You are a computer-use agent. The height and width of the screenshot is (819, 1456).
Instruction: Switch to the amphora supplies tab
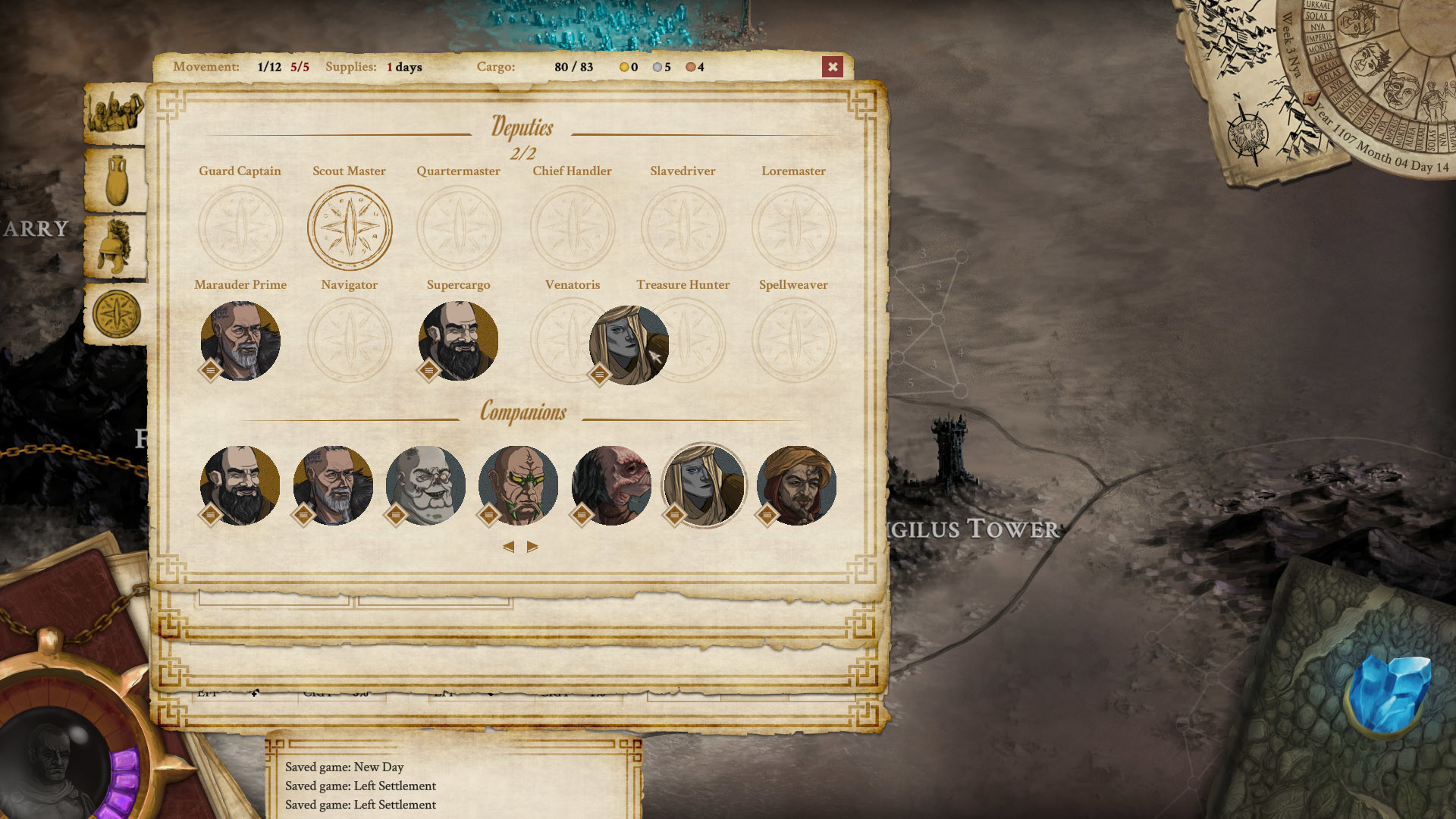[116, 180]
